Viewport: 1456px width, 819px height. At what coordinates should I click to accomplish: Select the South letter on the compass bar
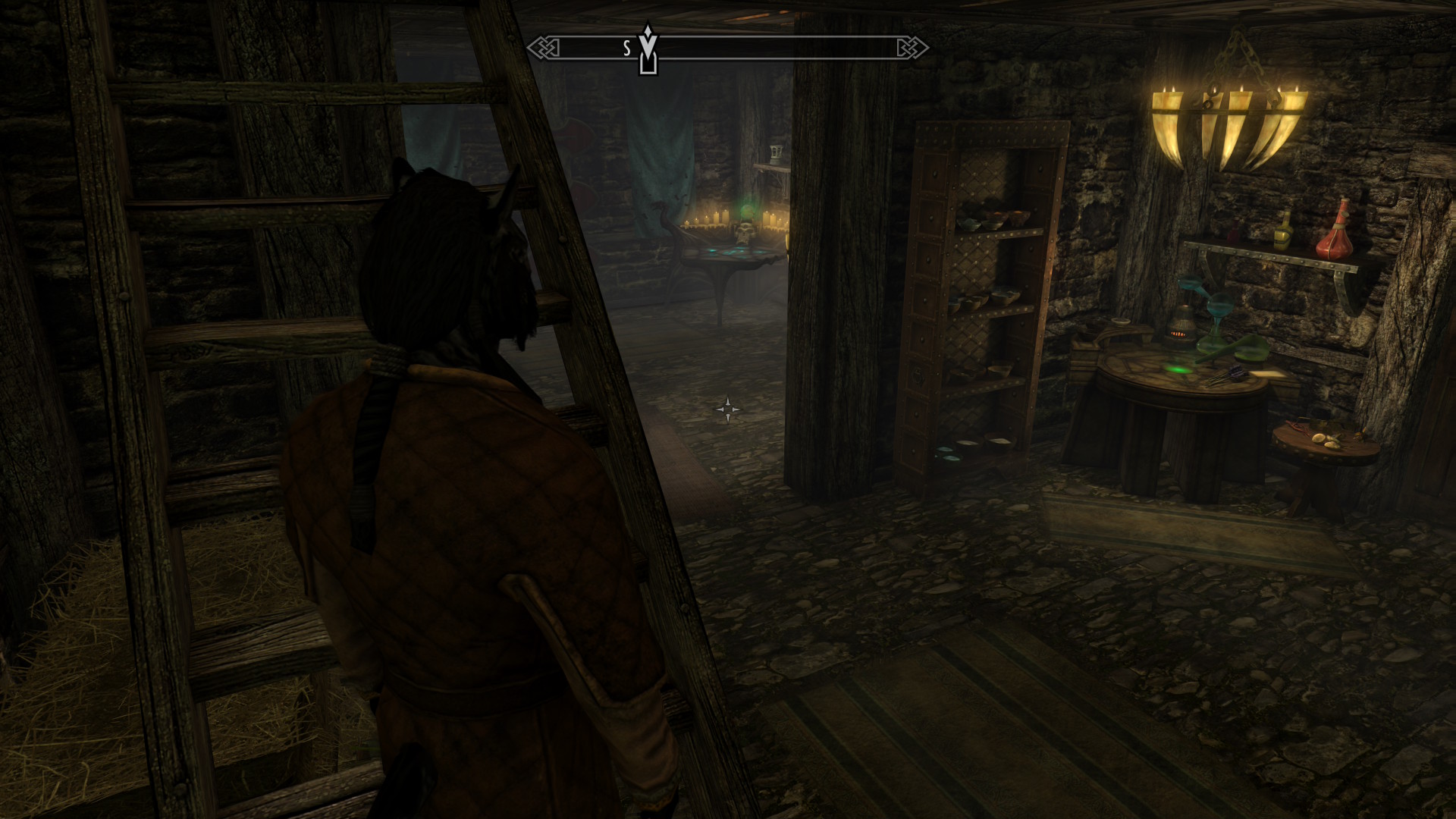627,49
